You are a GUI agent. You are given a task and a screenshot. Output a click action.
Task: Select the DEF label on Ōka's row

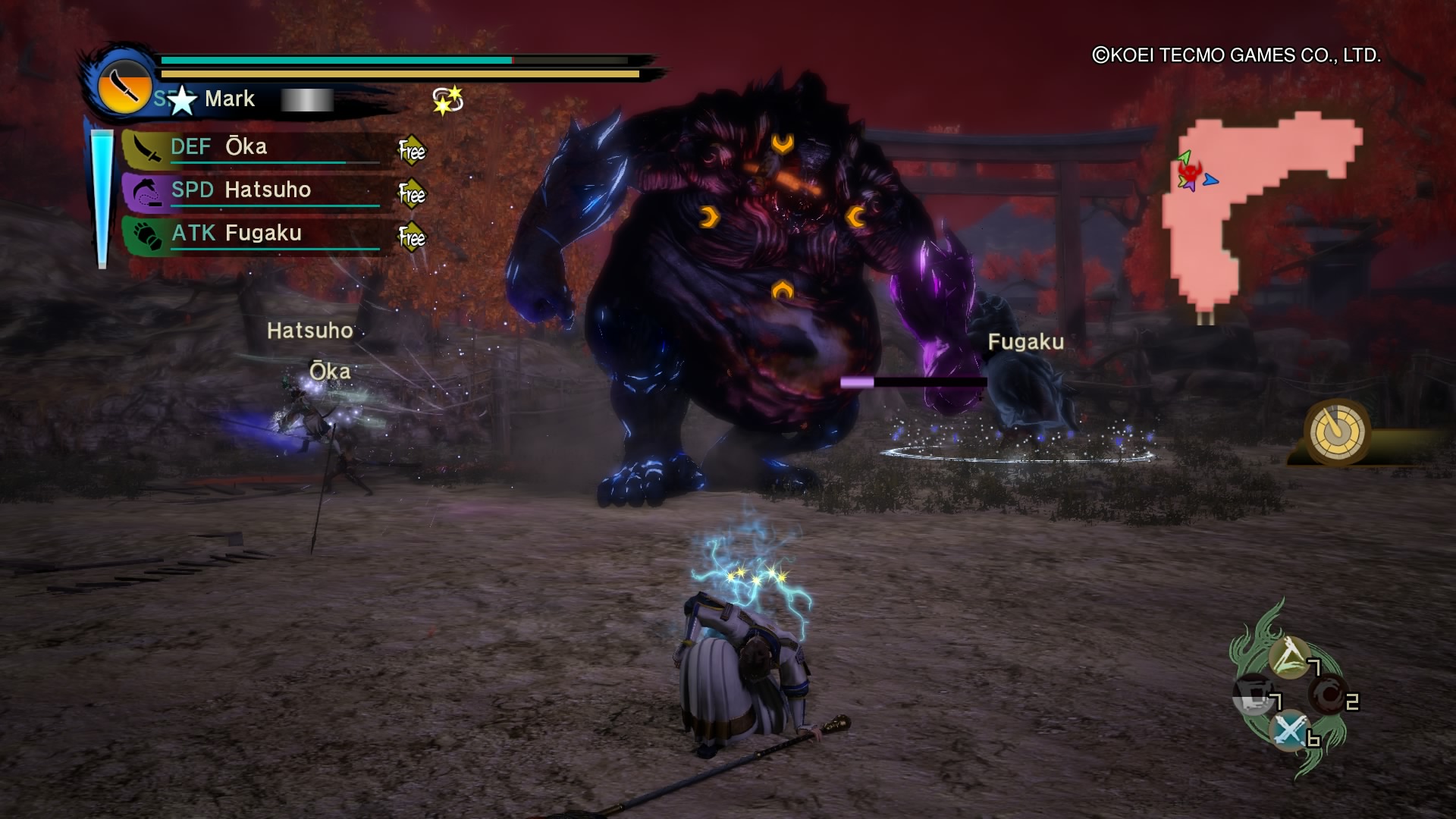coord(191,146)
